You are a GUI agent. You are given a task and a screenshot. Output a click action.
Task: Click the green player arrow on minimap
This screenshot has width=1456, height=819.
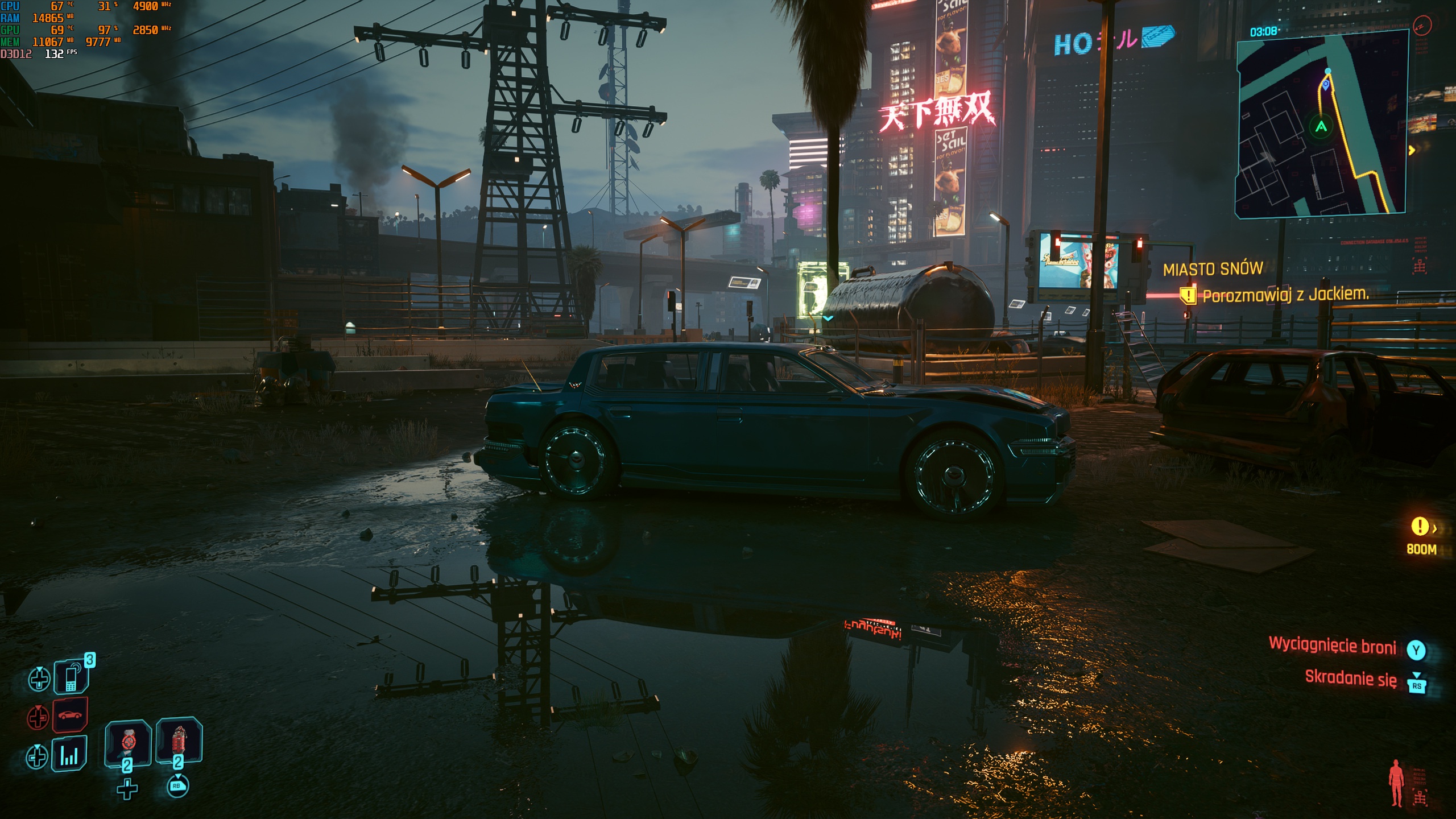(1321, 126)
